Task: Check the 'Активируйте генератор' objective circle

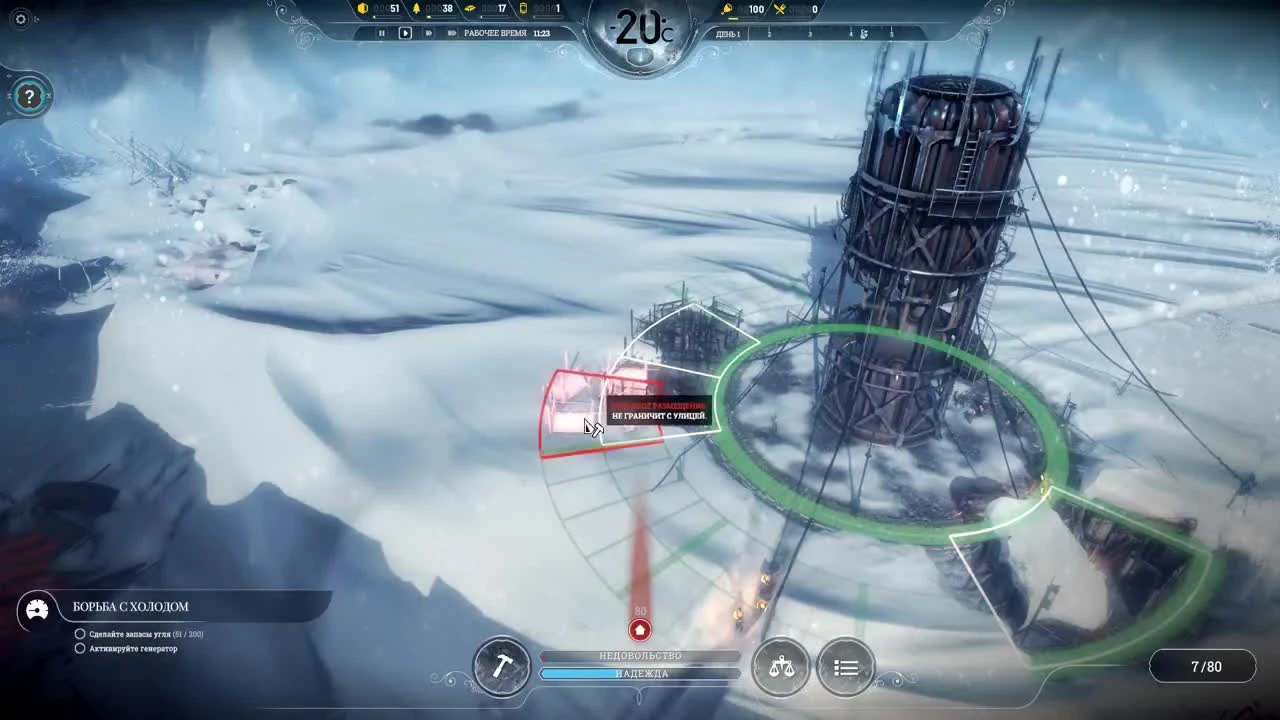Action: pos(80,649)
